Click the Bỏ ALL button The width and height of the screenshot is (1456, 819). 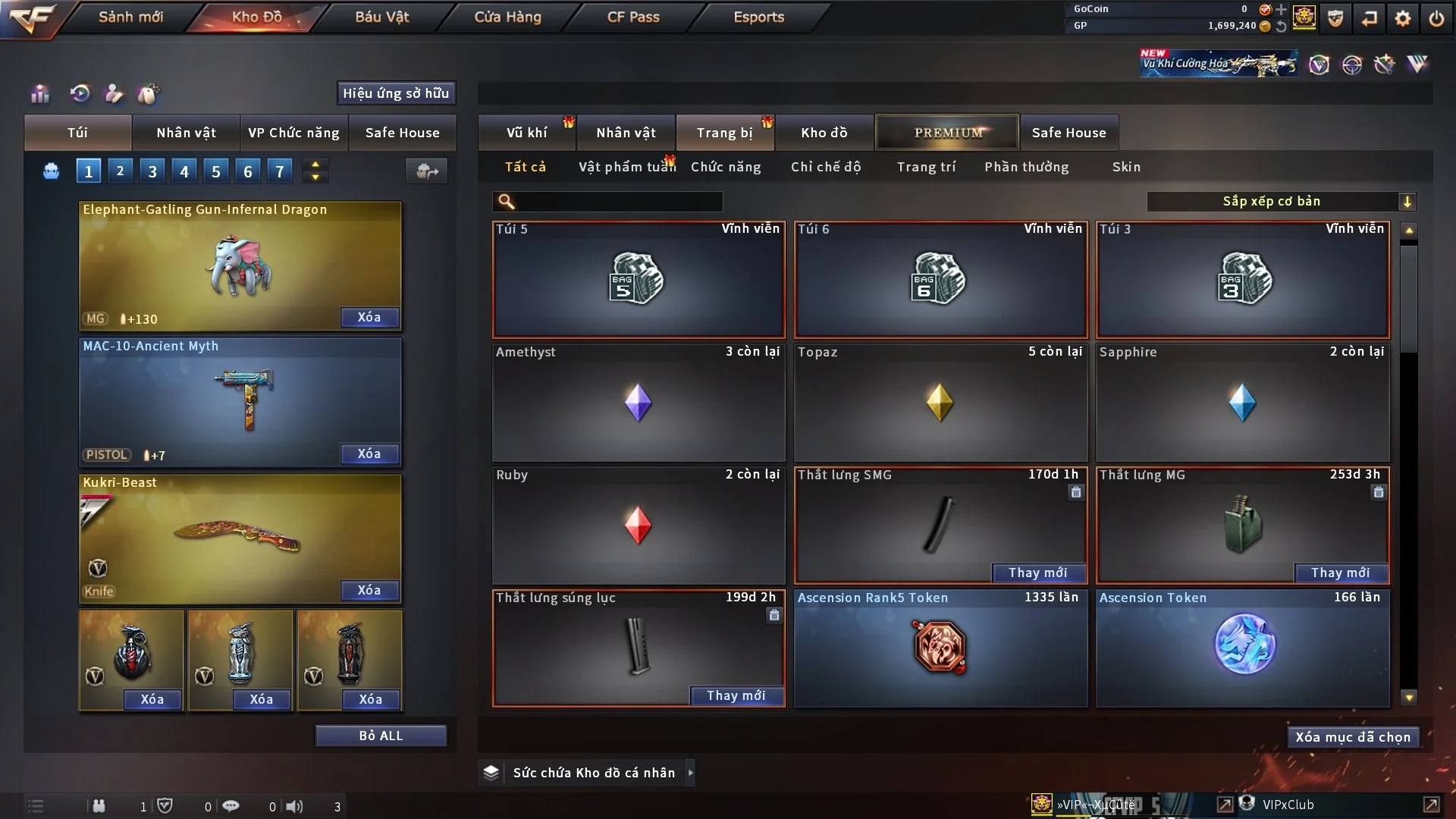(381, 736)
